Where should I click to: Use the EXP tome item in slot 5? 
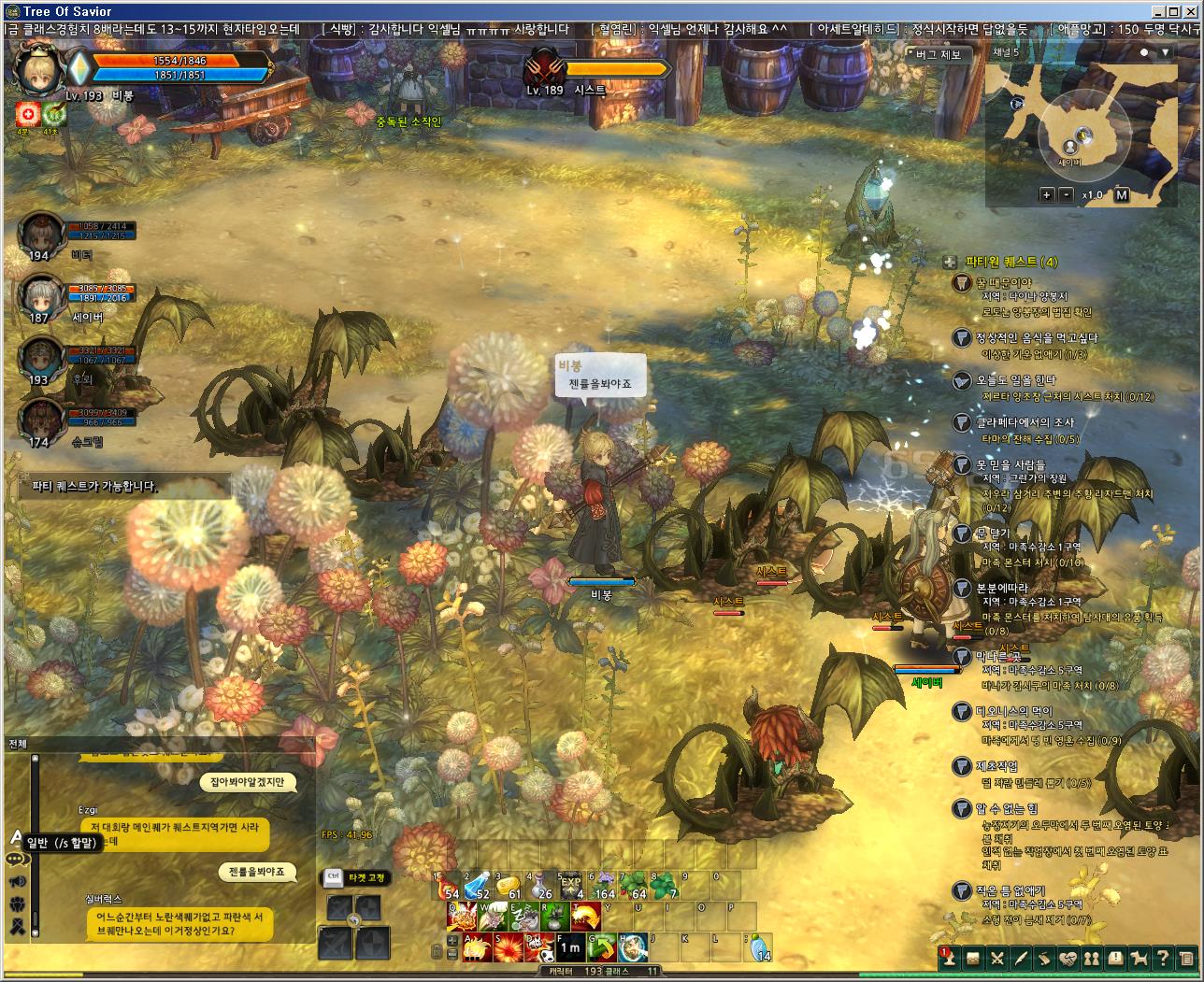tap(571, 886)
